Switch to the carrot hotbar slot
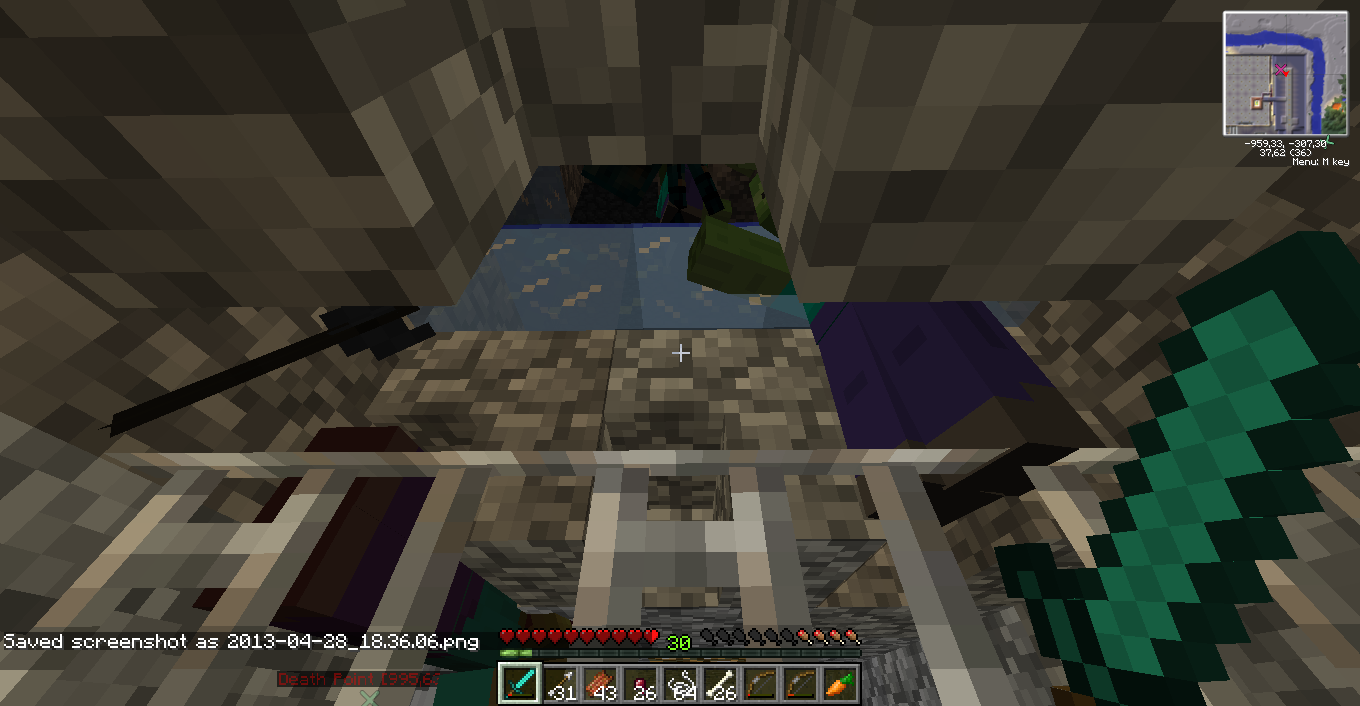Screen dimensions: 1360x706 (x=840, y=683)
